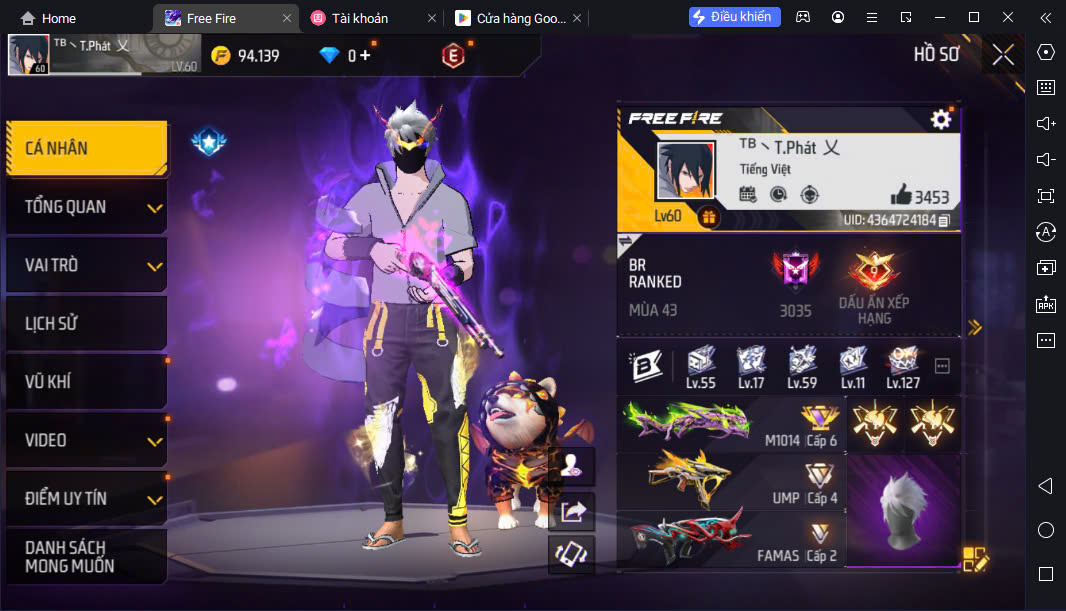Open the Điều khiển controls button
The width and height of the screenshot is (1066, 611).
[x=735, y=17]
